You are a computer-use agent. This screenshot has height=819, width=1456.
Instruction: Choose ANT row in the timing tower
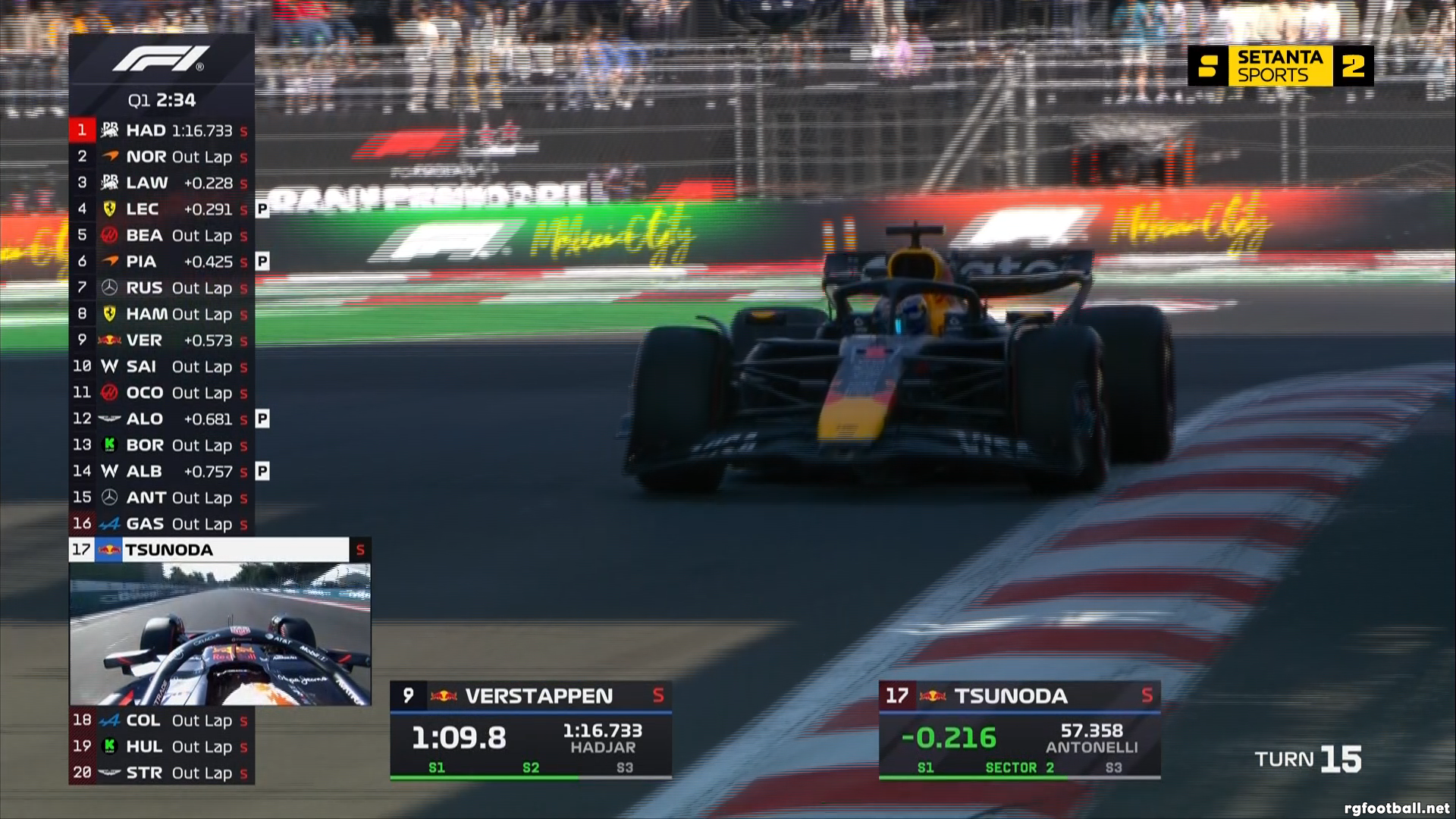(x=162, y=497)
